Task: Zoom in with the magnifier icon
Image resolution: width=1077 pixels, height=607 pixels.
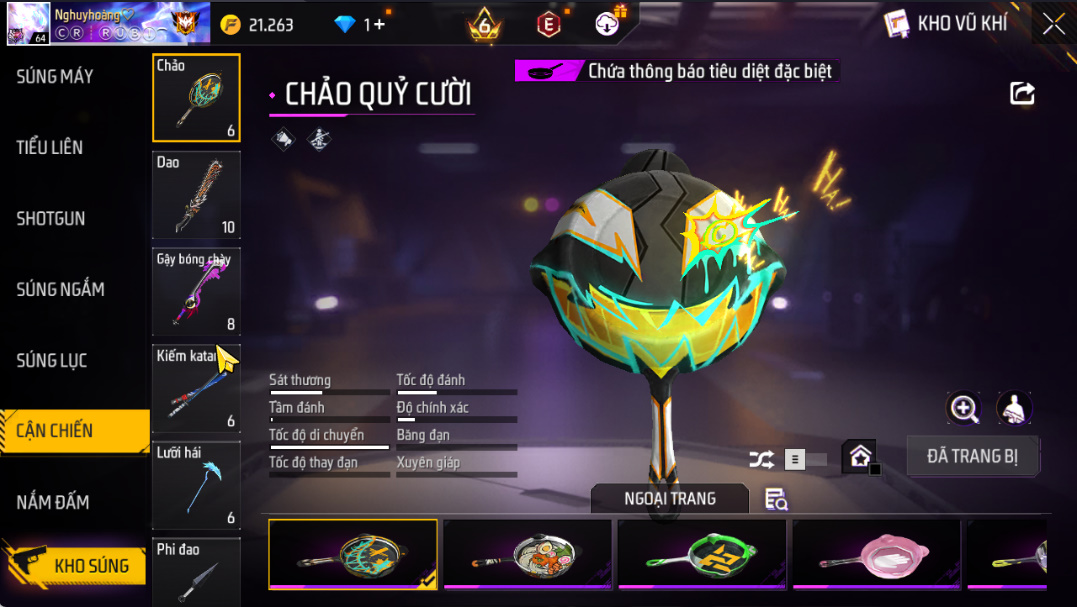Action: point(964,407)
